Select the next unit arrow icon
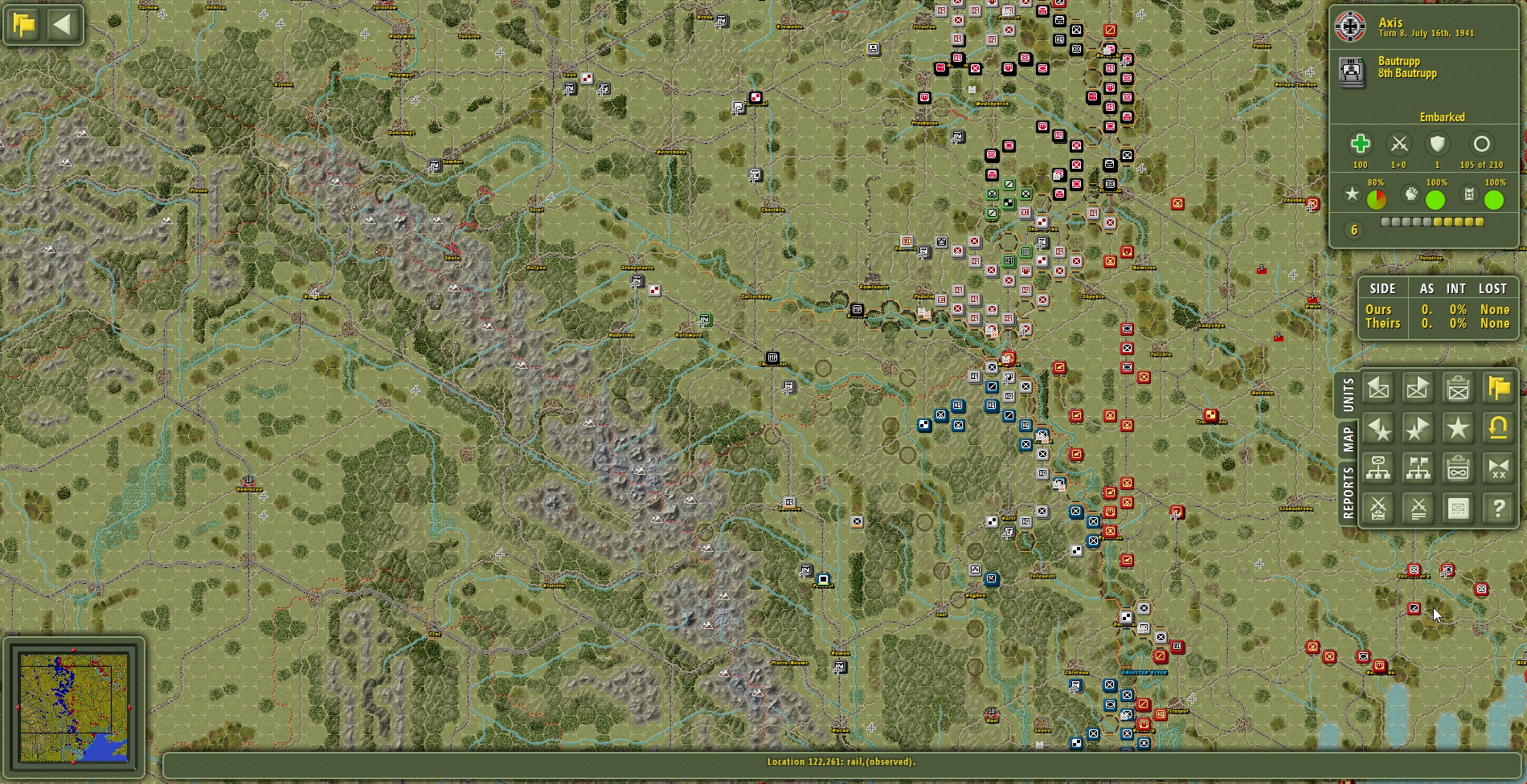Viewport: 1527px width, 784px height. tap(1418, 388)
